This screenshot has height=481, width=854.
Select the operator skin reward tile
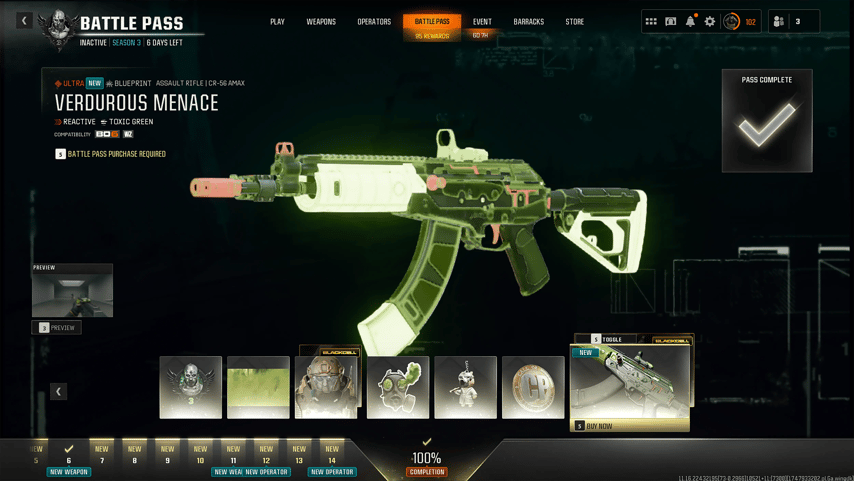pos(326,387)
